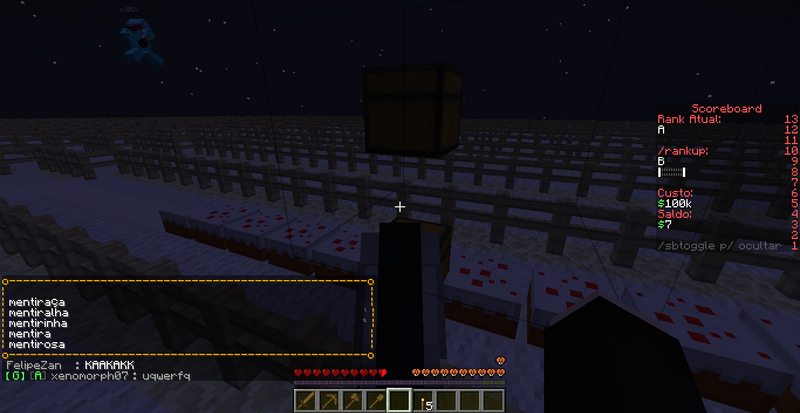The height and width of the screenshot is (413, 800).
Task: Click the "mentiraça" suggestion in the list
Action: click(x=36, y=300)
